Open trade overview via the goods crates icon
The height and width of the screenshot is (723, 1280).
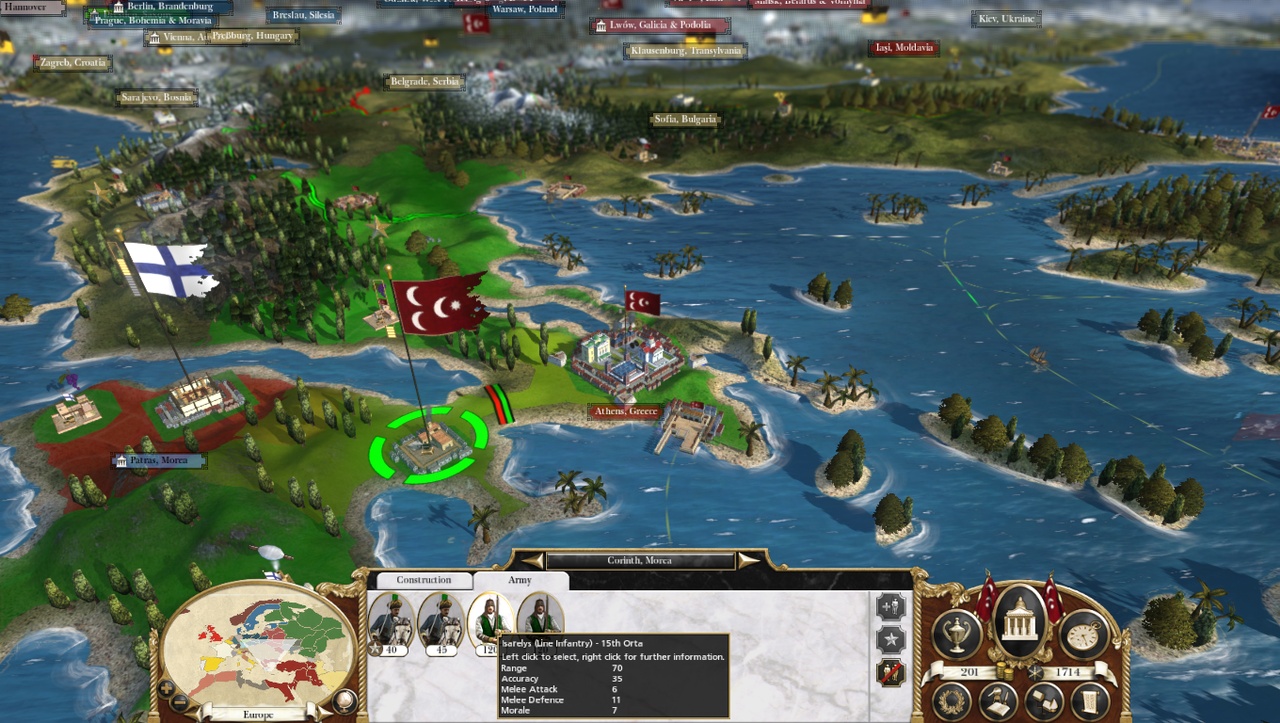click(1043, 699)
